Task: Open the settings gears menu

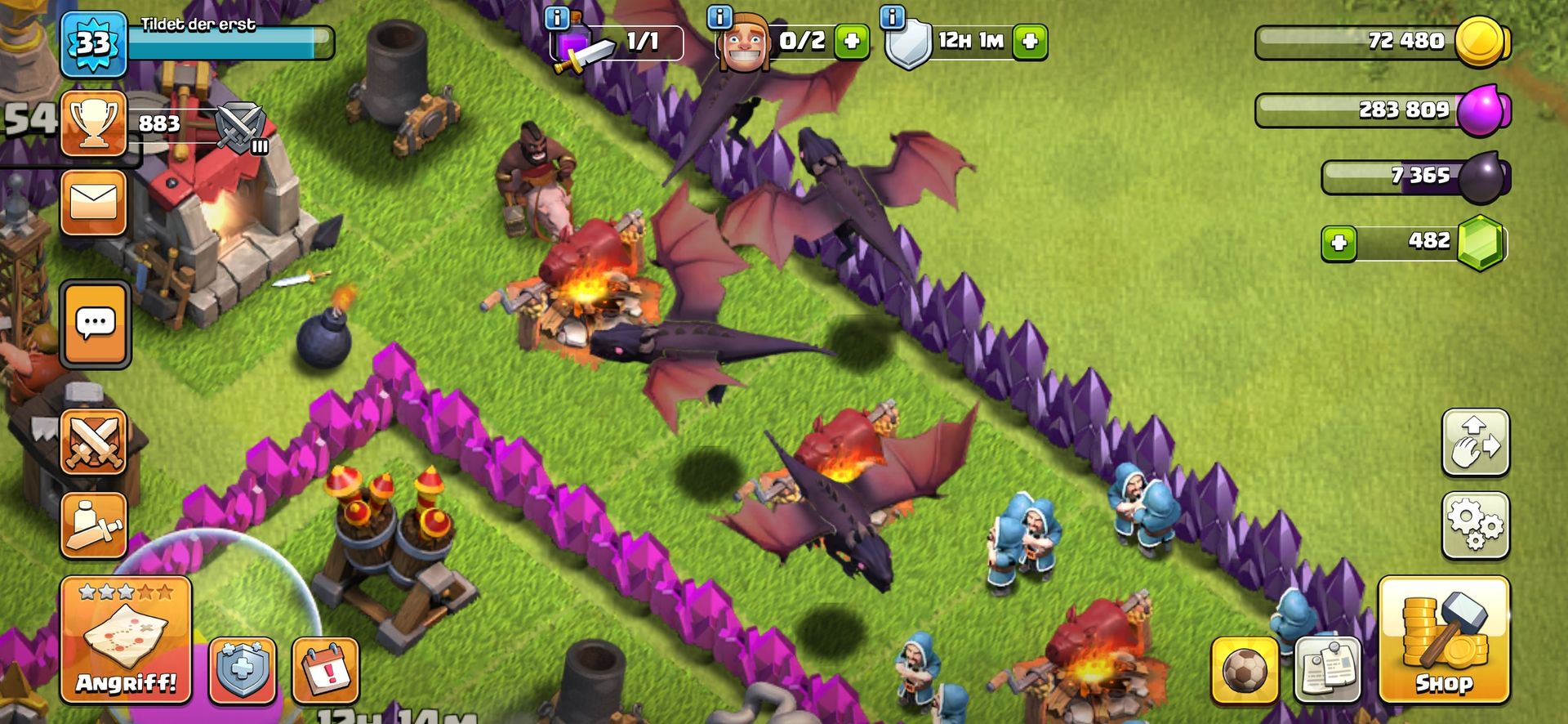Action: [x=1475, y=525]
